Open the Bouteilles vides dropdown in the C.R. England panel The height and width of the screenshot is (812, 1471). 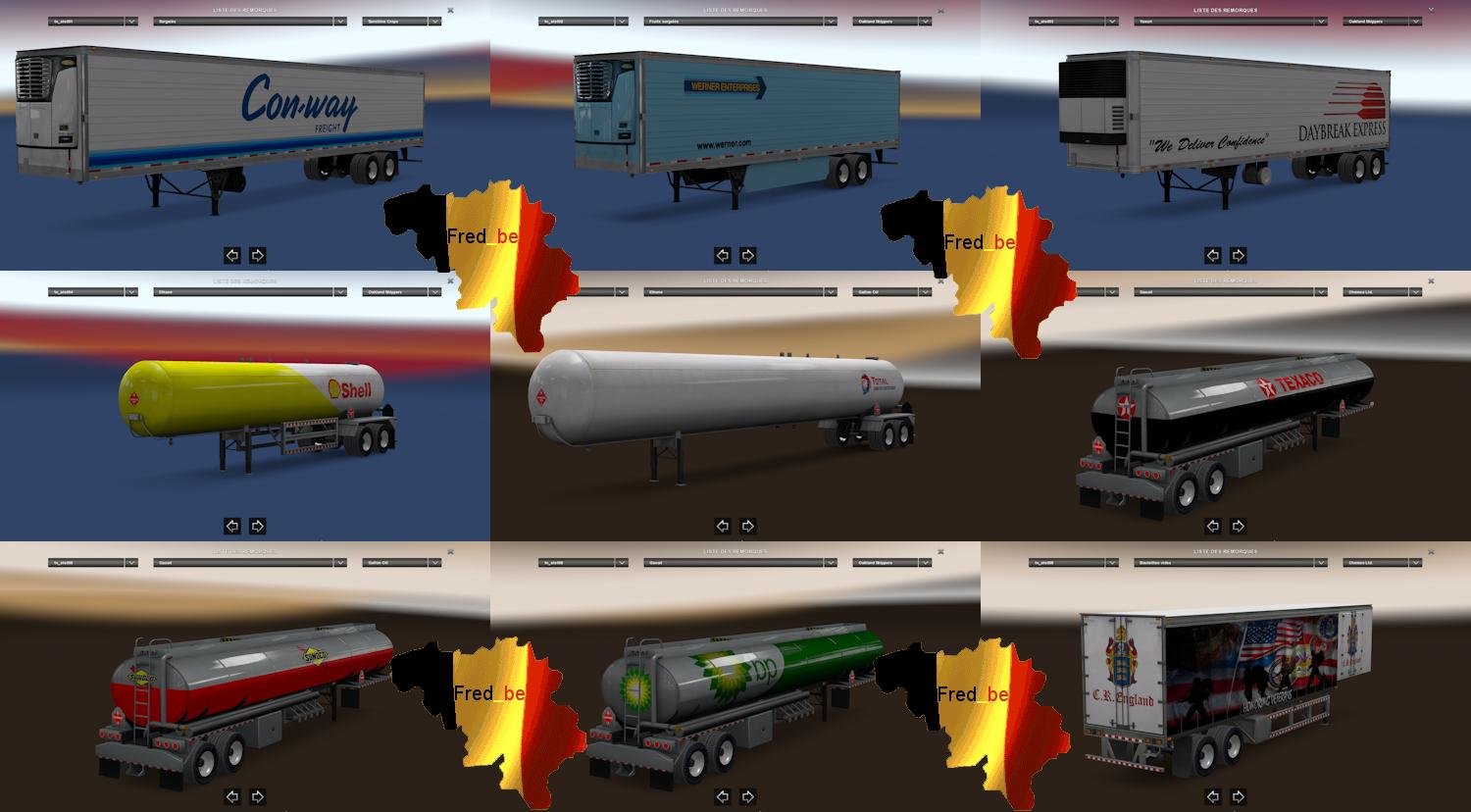click(1229, 562)
